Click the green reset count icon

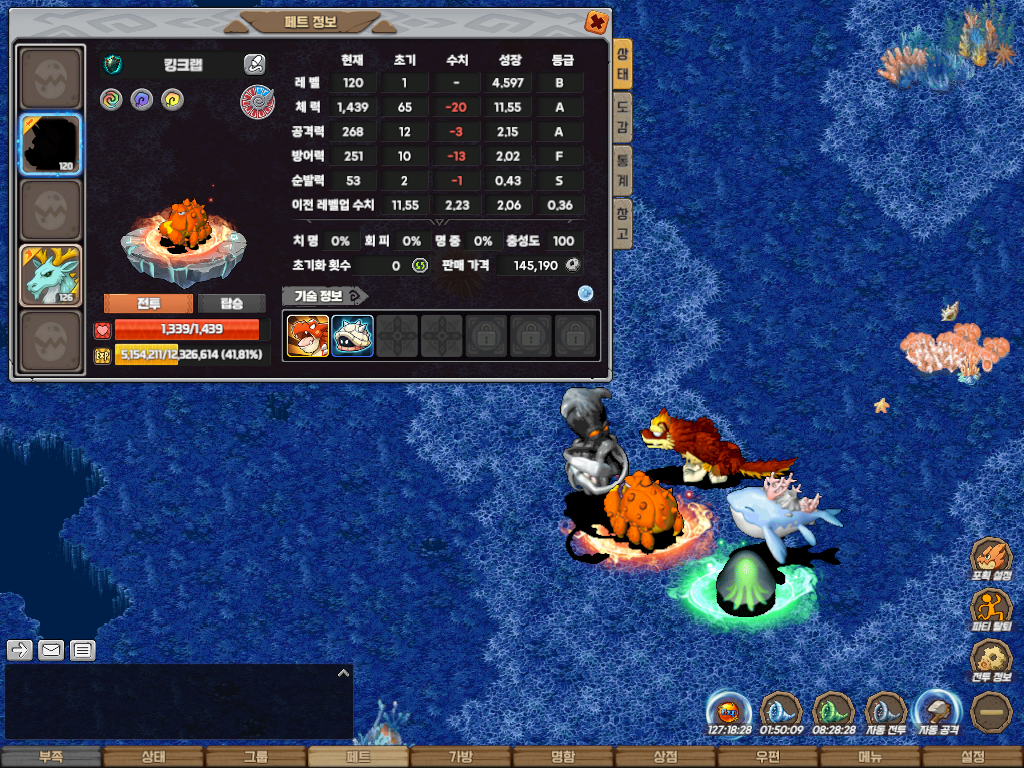click(420, 266)
